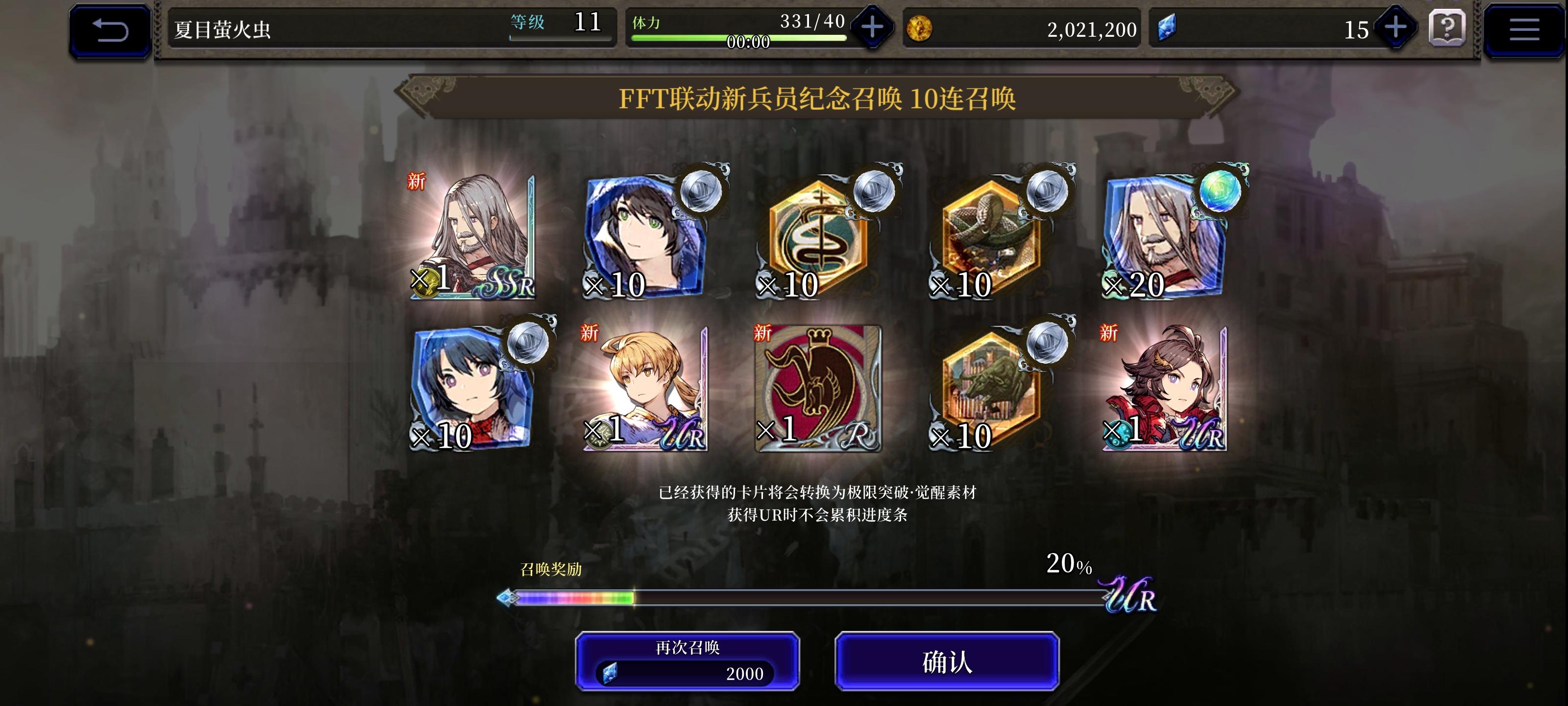Screen dimensions: 1568x706
Task: Click the gold coin currency icon
Action: [x=920, y=28]
